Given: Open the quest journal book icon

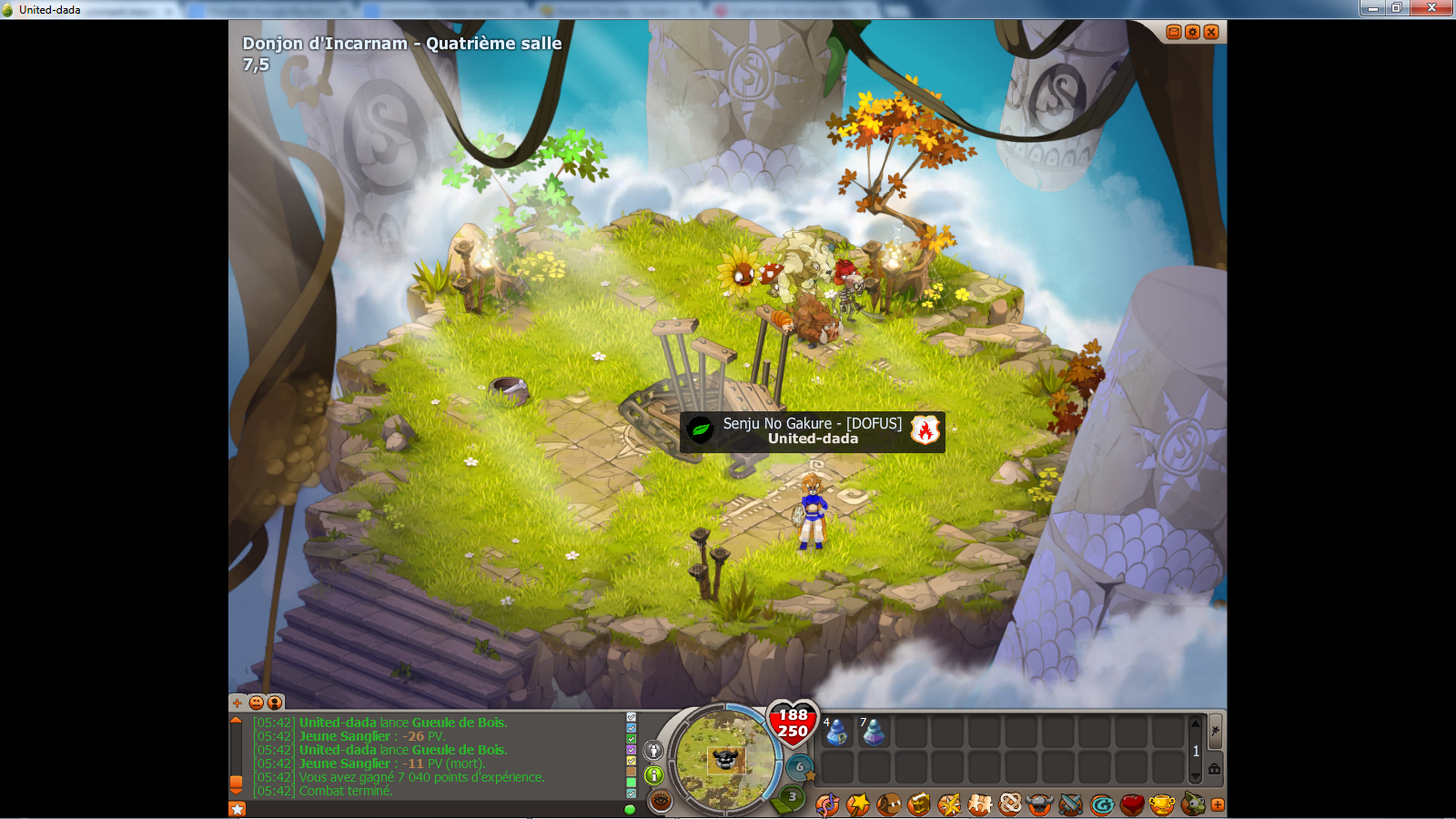Looking at the screenshot, I should coord(916,804).
